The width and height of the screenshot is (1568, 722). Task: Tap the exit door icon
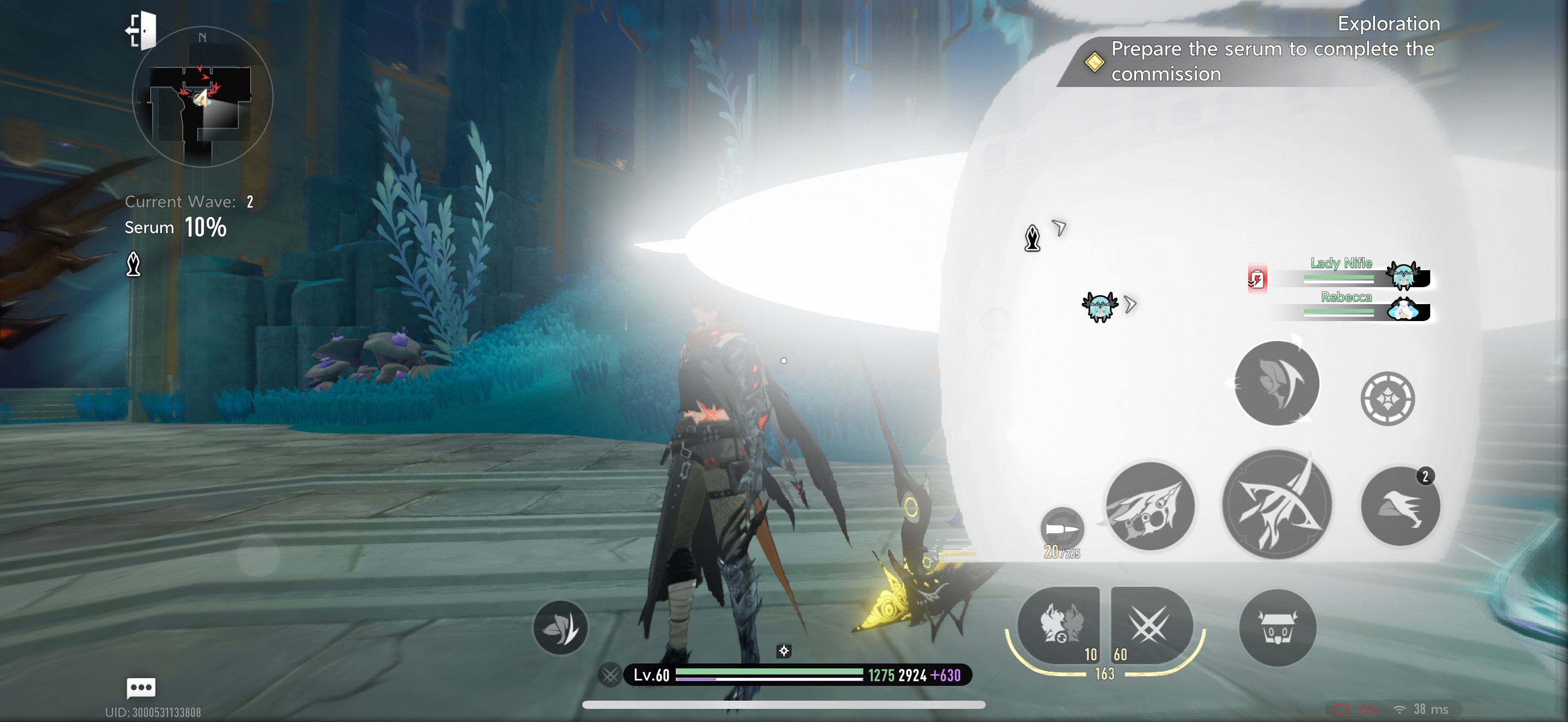141,30
